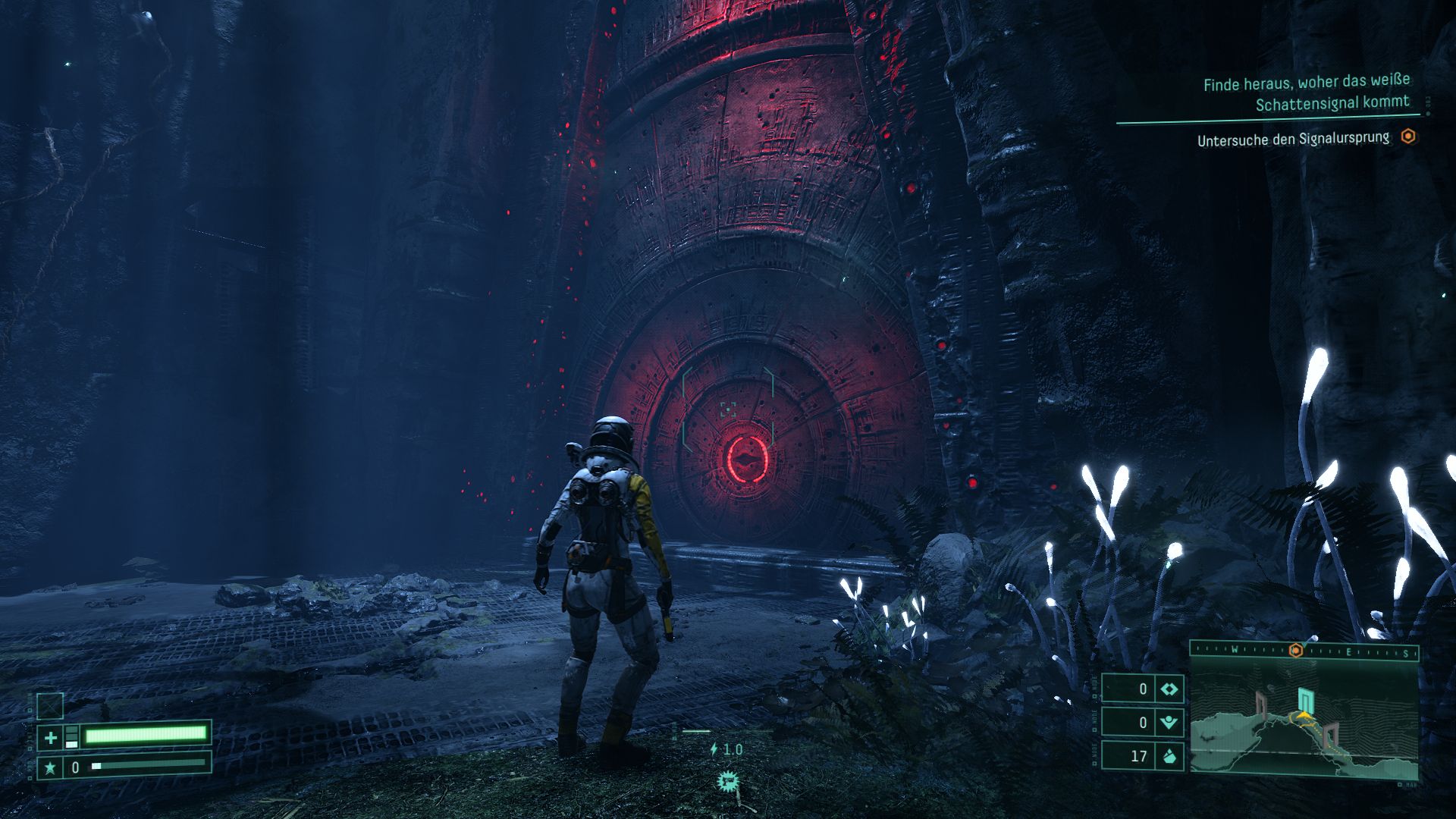The width and height of the screenshot is (1456, 819).
Task: Click the plus-shaped integrity icon
Action: click(50, 736)
